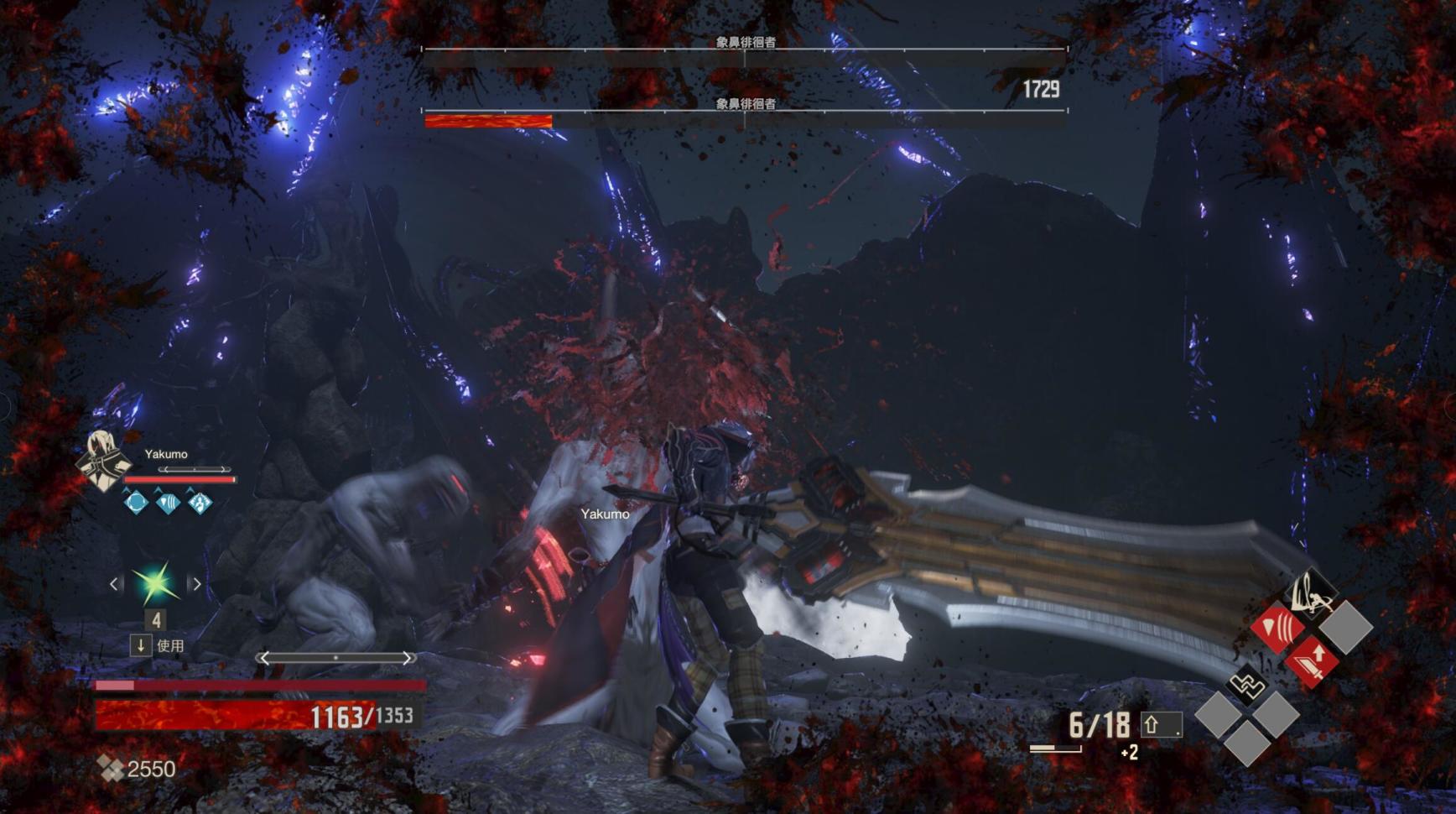Click the blue circle buff icon
The image size is (1456, 814).
coord(136,503)
